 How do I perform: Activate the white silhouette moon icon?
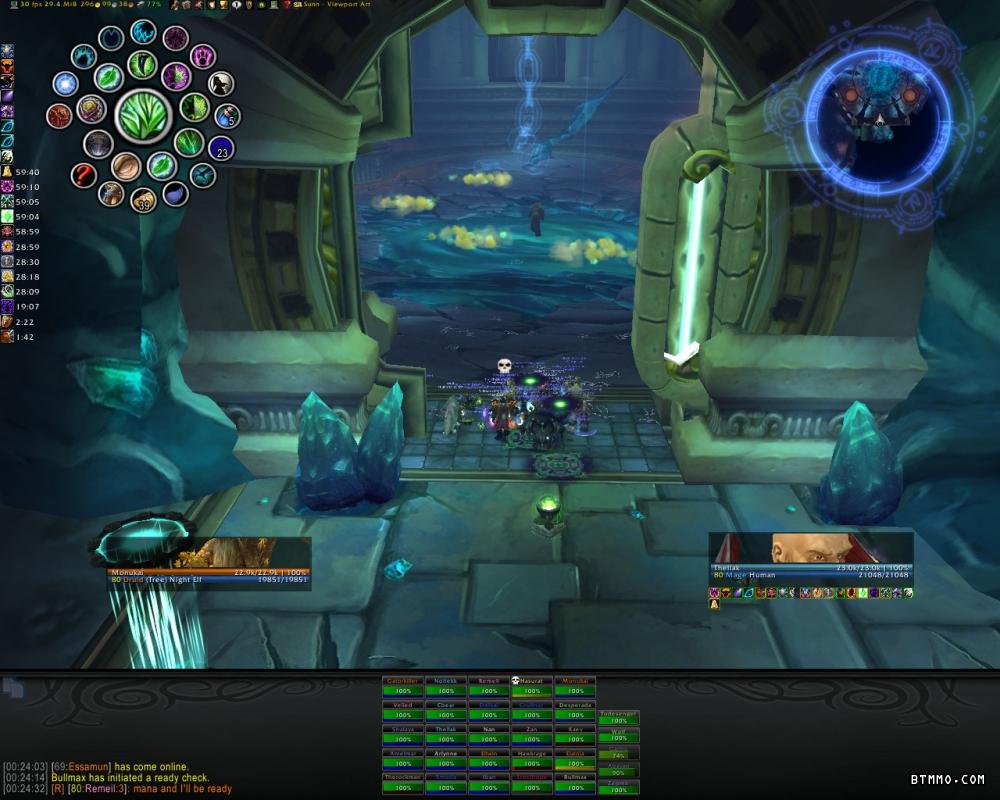tap(221, 83)
